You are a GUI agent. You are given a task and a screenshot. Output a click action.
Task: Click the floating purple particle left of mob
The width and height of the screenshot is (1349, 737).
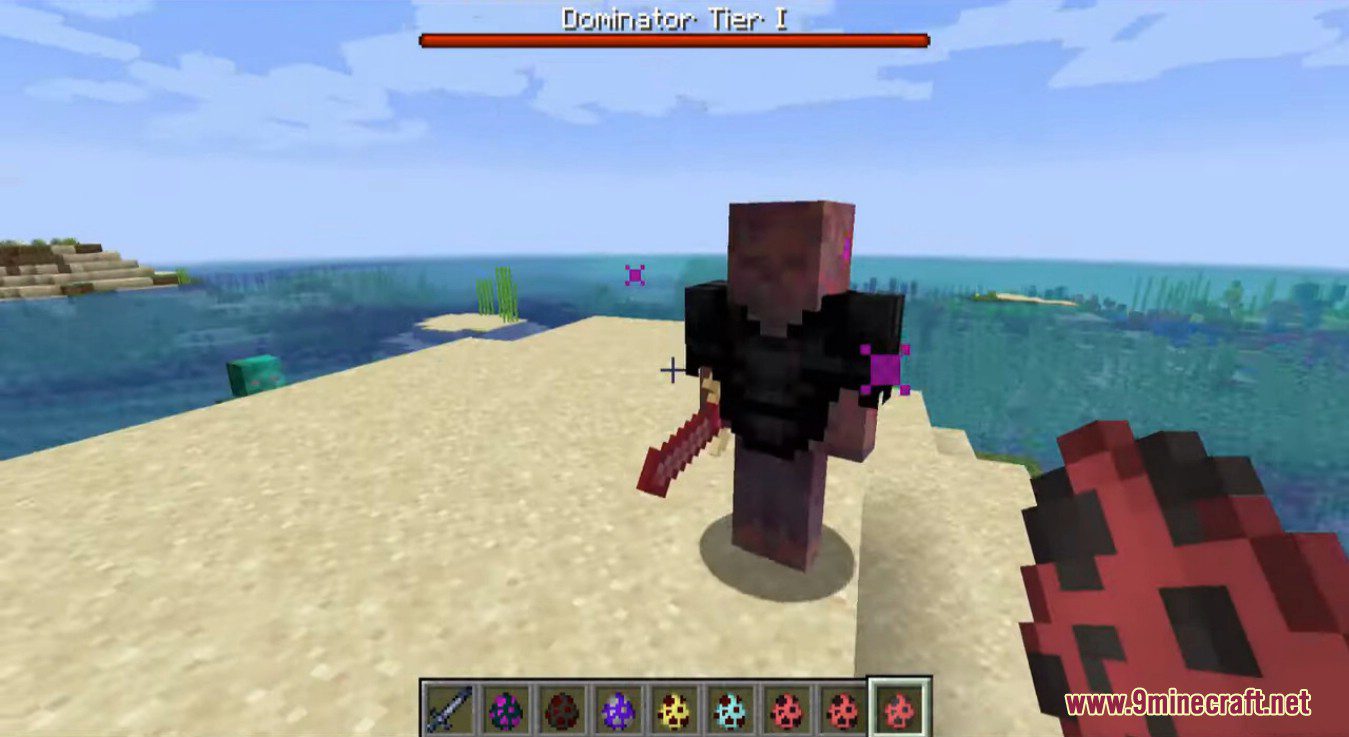(633, 273)
